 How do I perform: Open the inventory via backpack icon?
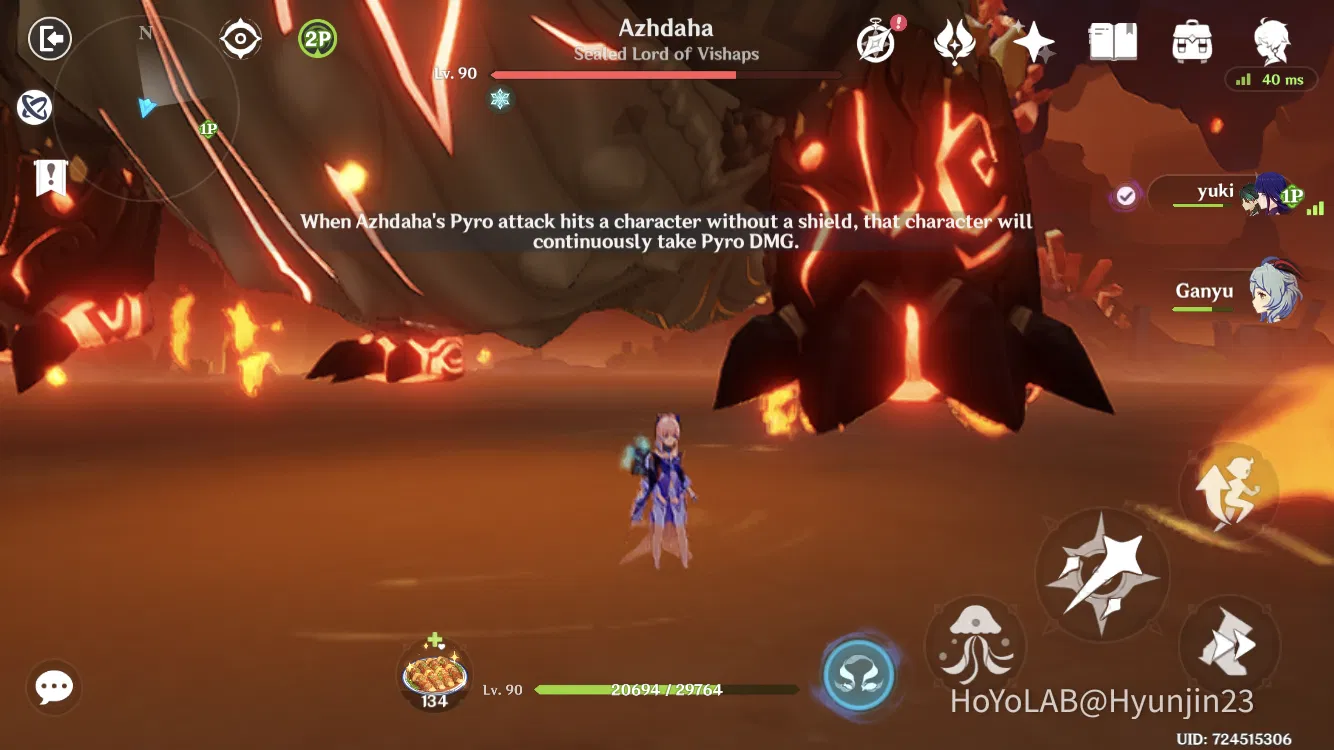[1192, 42]
